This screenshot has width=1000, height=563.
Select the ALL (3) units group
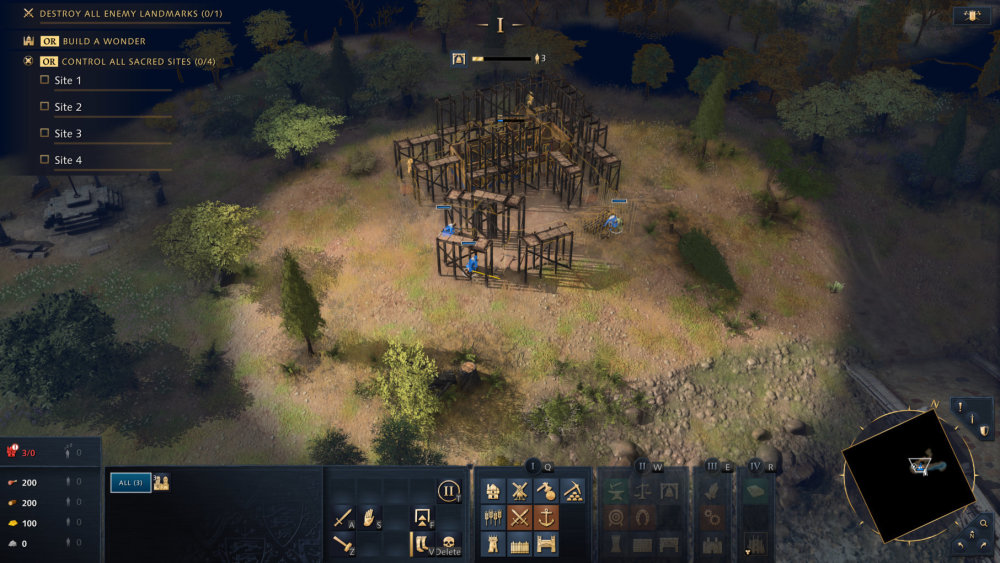click(x=130, y=482)
